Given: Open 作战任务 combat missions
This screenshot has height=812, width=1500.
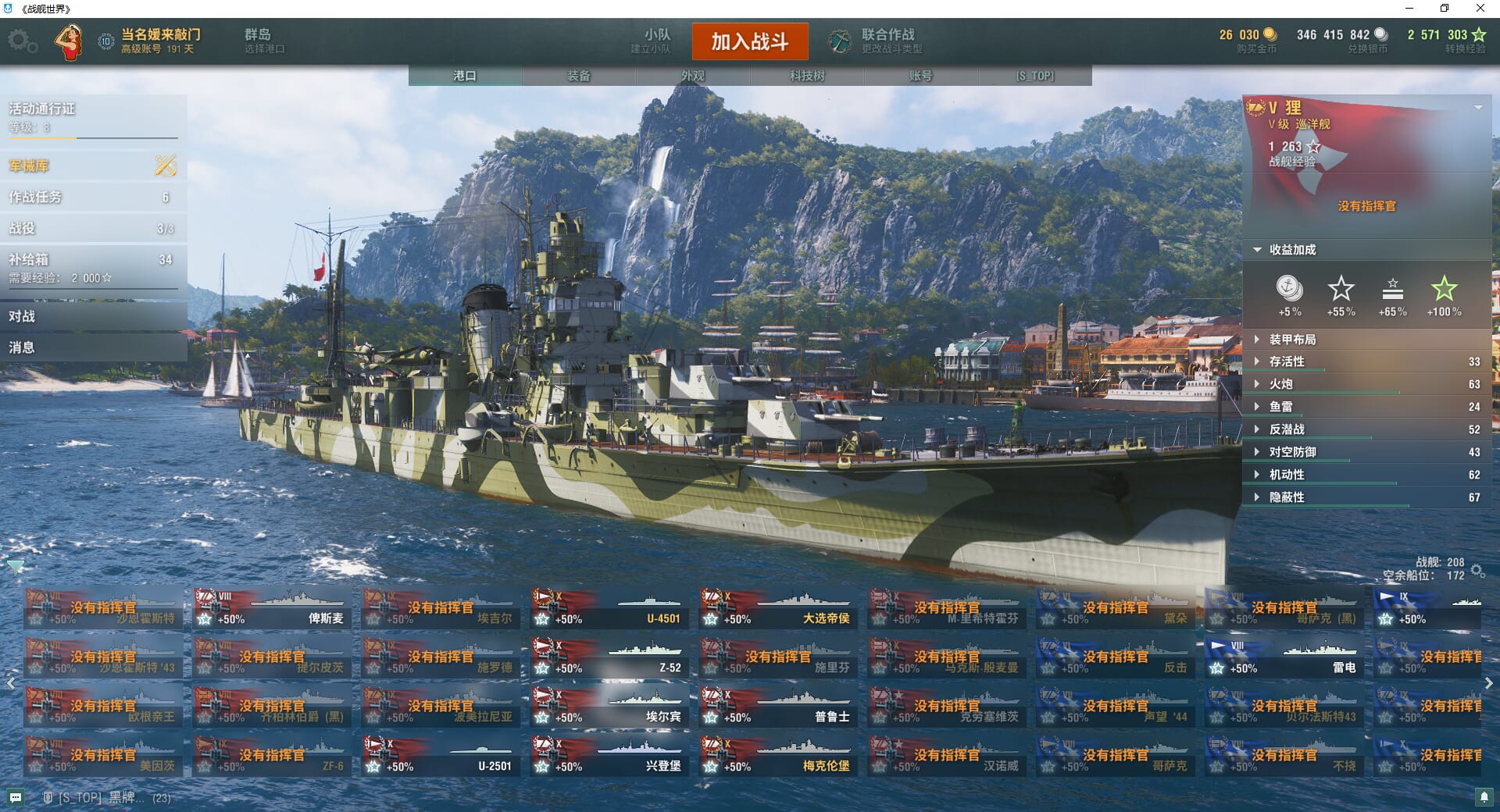Looking at the screenshot, I should (93, 197).
